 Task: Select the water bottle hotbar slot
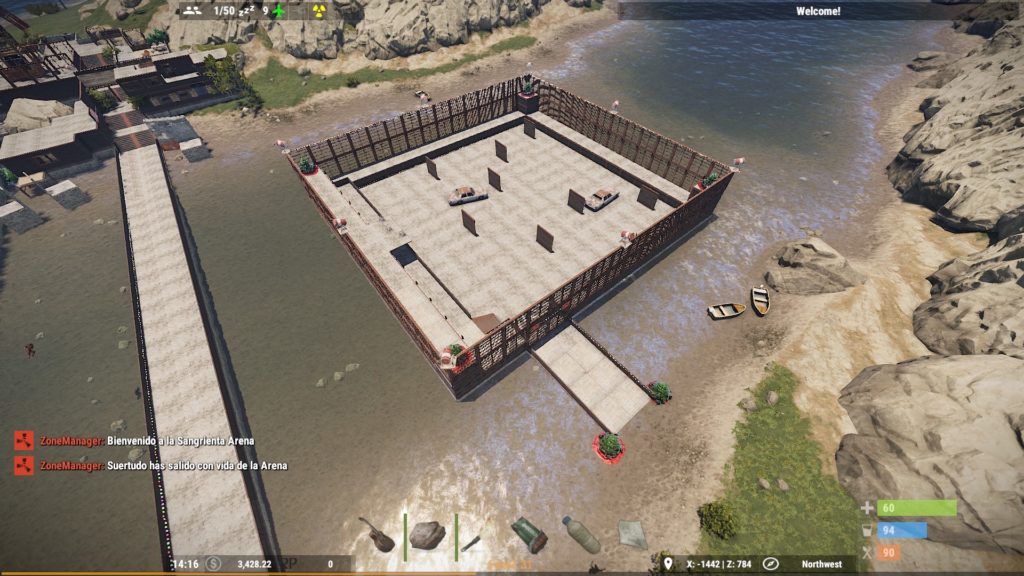click(x=580, y=534)
